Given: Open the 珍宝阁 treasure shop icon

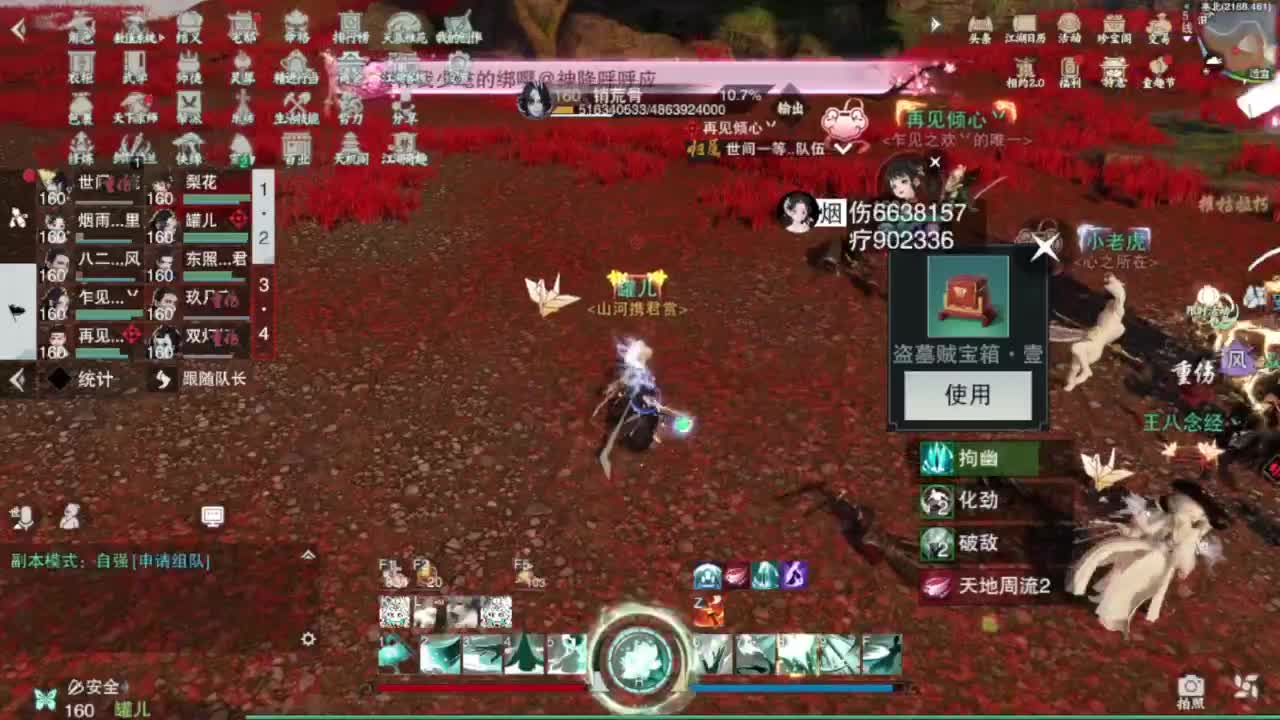Looking at the screenshot, I should point(1114,25).
